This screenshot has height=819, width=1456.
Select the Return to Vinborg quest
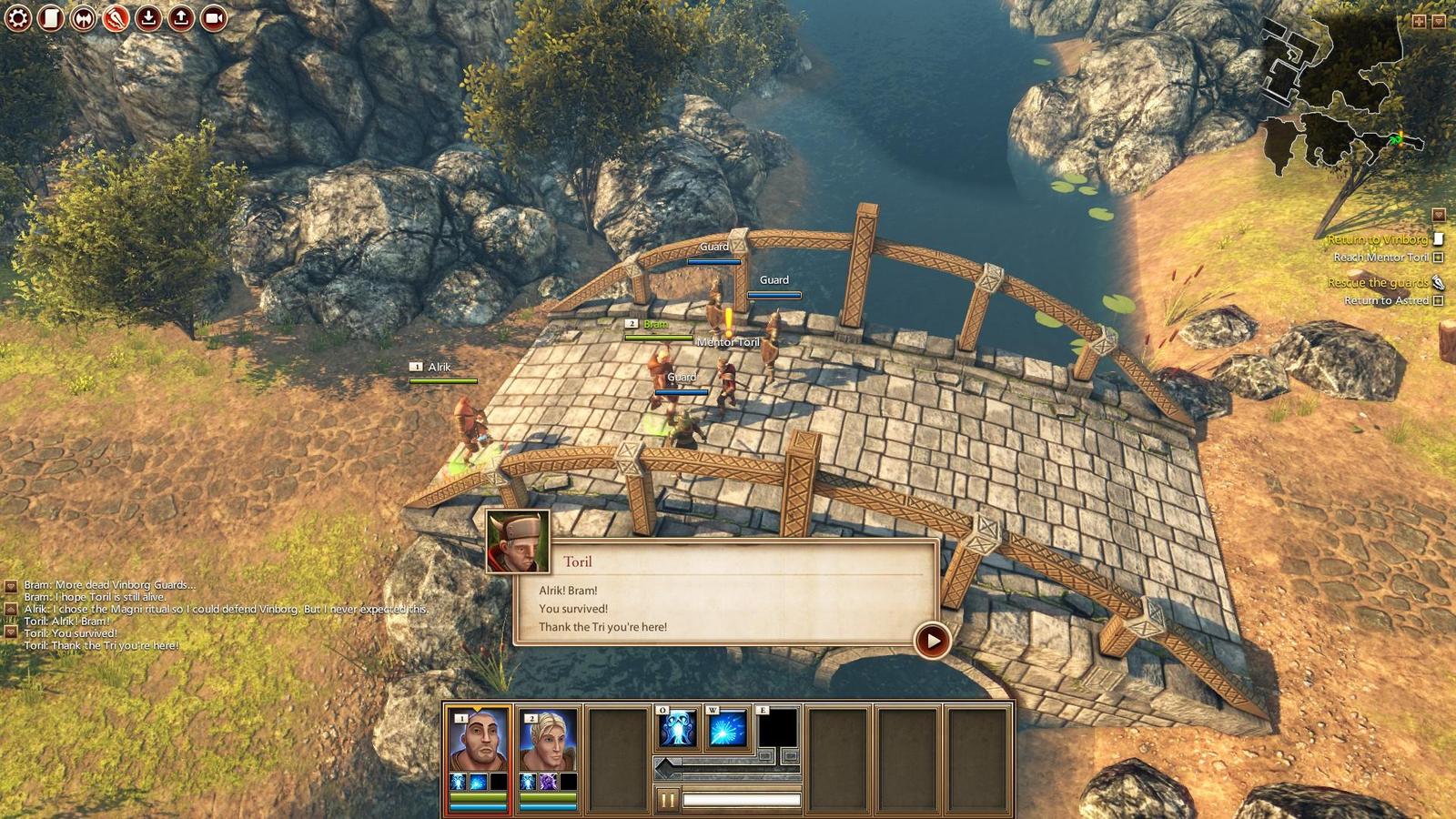(x=1377, y=239)
